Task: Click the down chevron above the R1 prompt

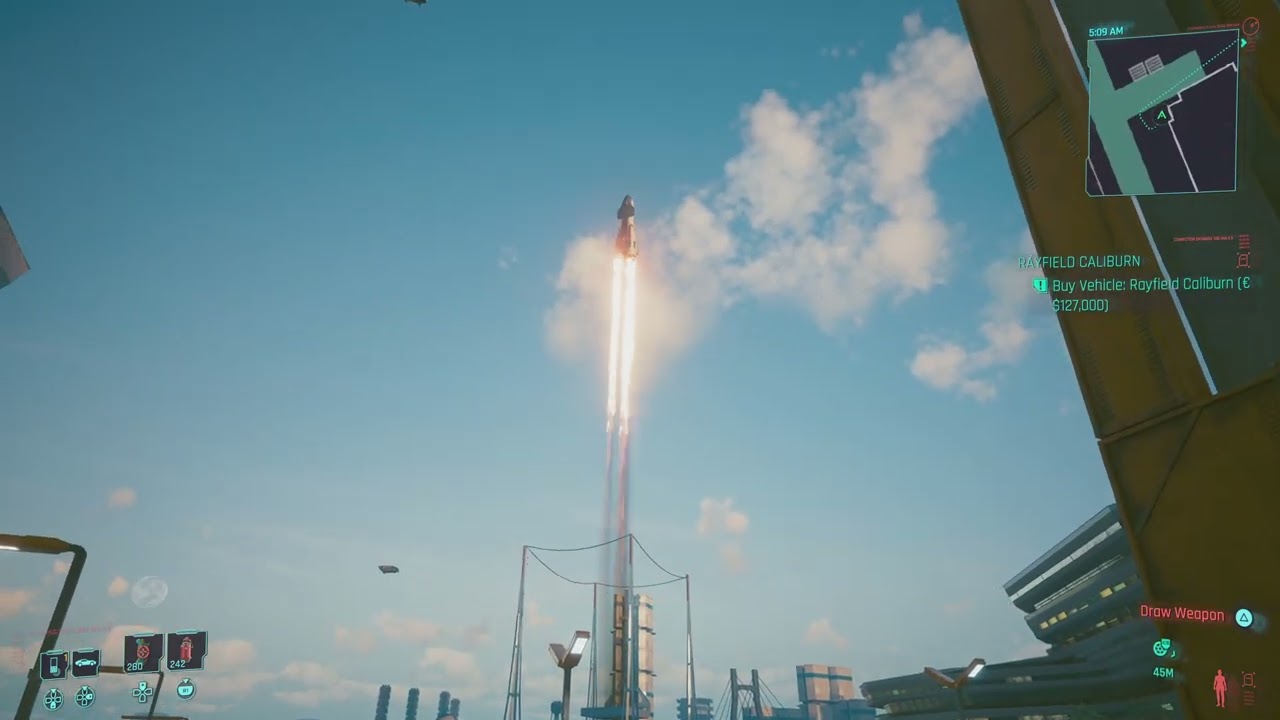Action: tap(186, 681)
